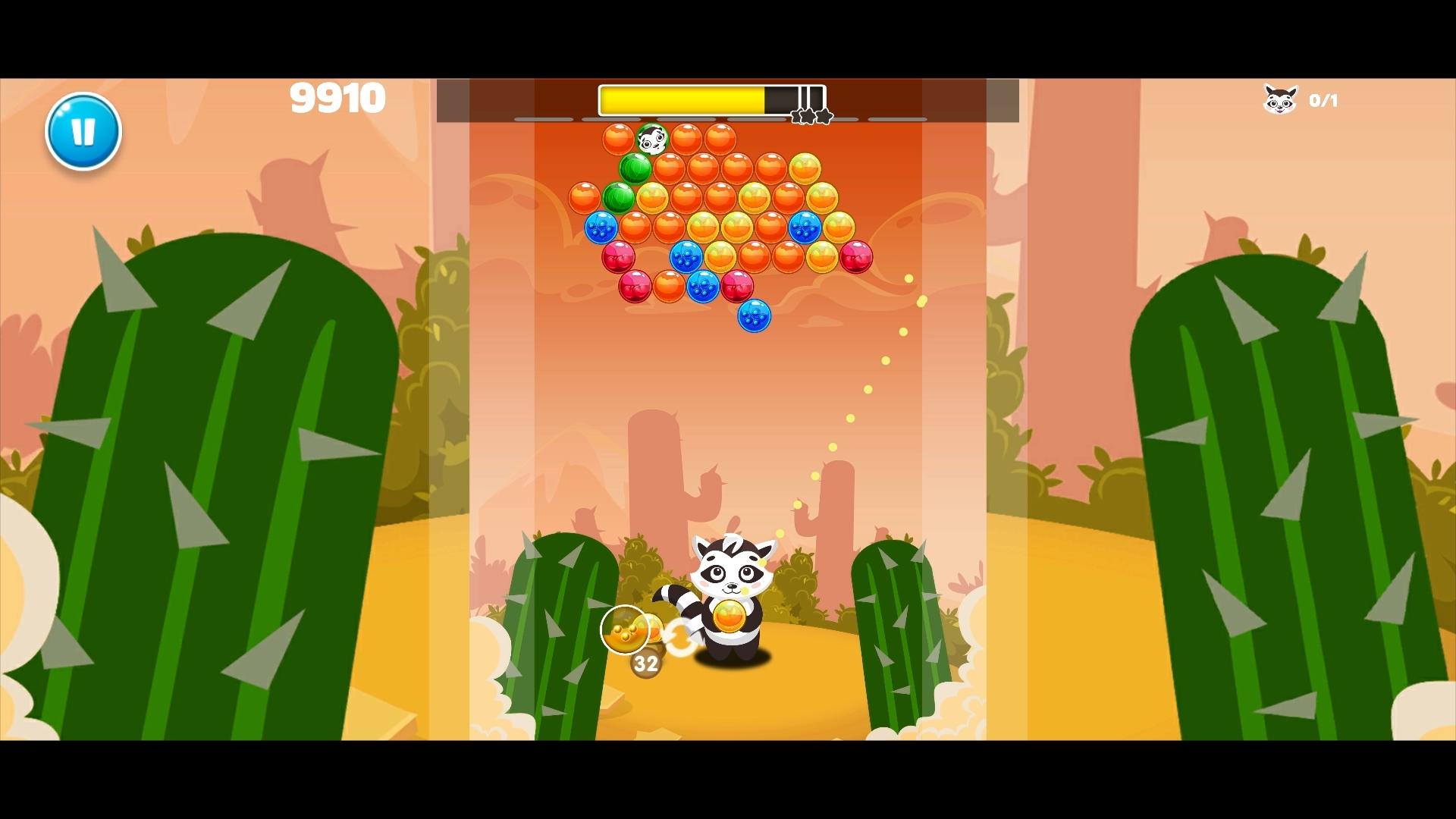Tap the rightmost gray star under the progress bar
This screenshot has height=819, width=1456.
[824, 115]
